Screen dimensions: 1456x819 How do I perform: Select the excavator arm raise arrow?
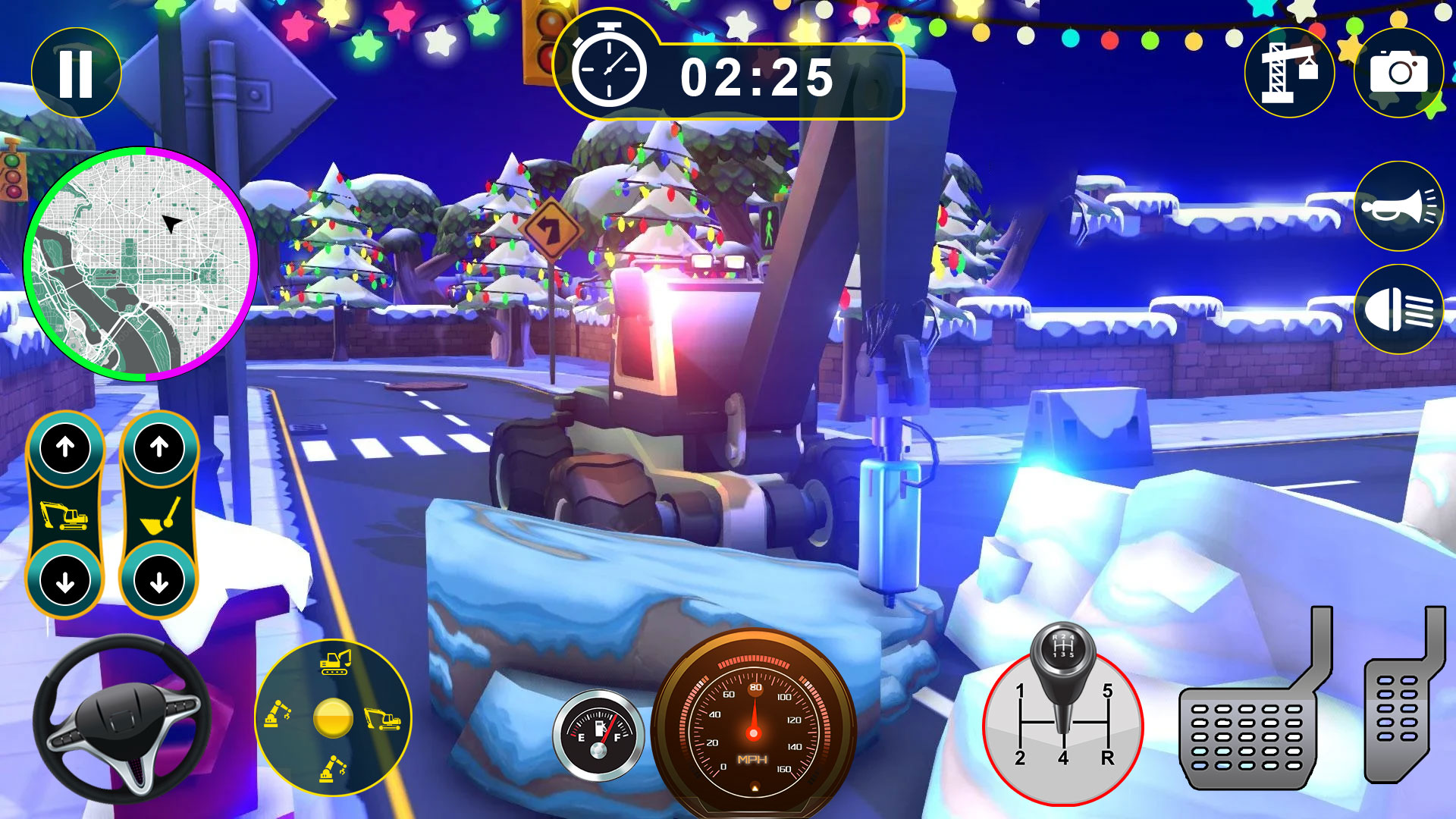click(67, 446)
